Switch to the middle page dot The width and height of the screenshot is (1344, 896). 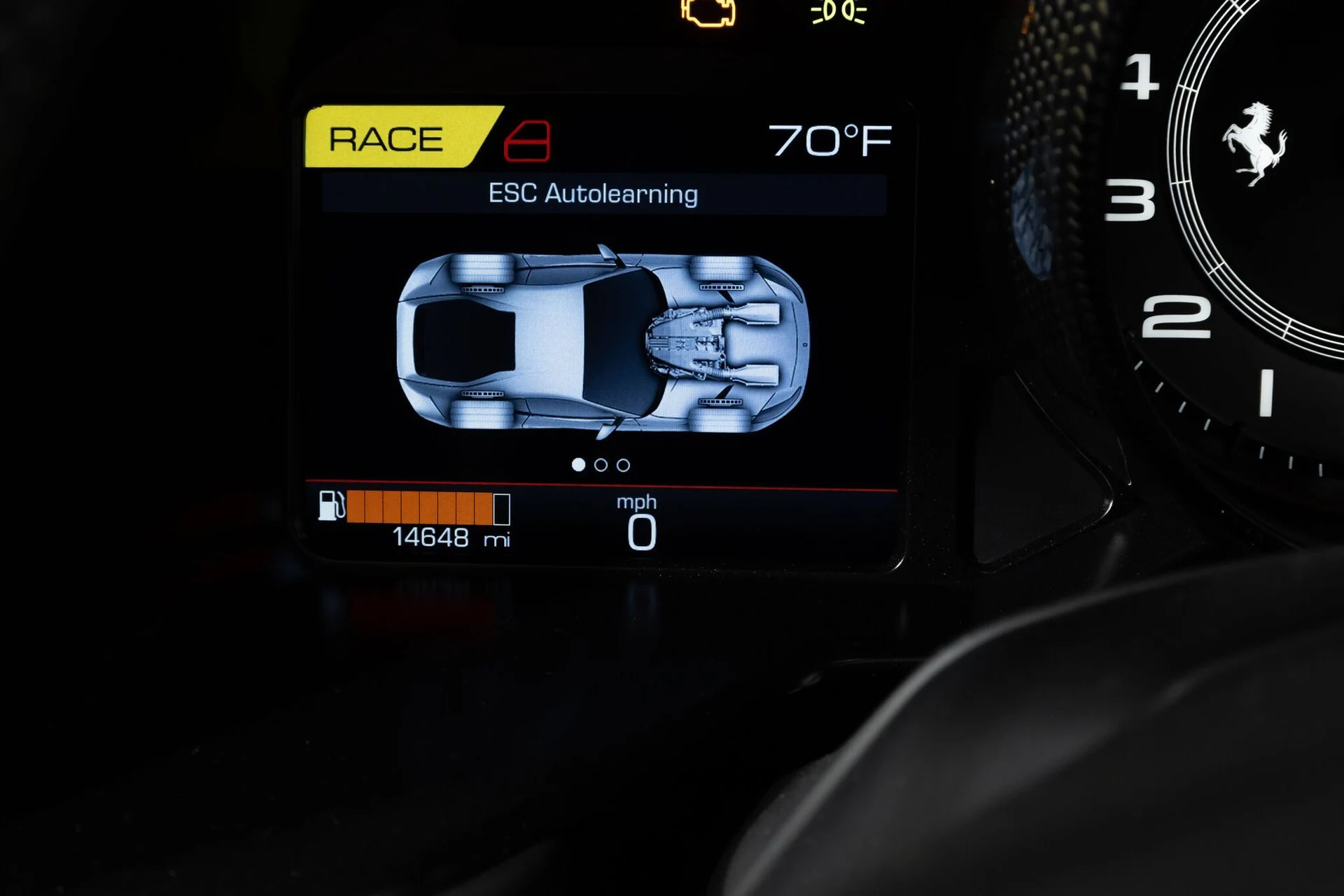(x=601, y=465)
